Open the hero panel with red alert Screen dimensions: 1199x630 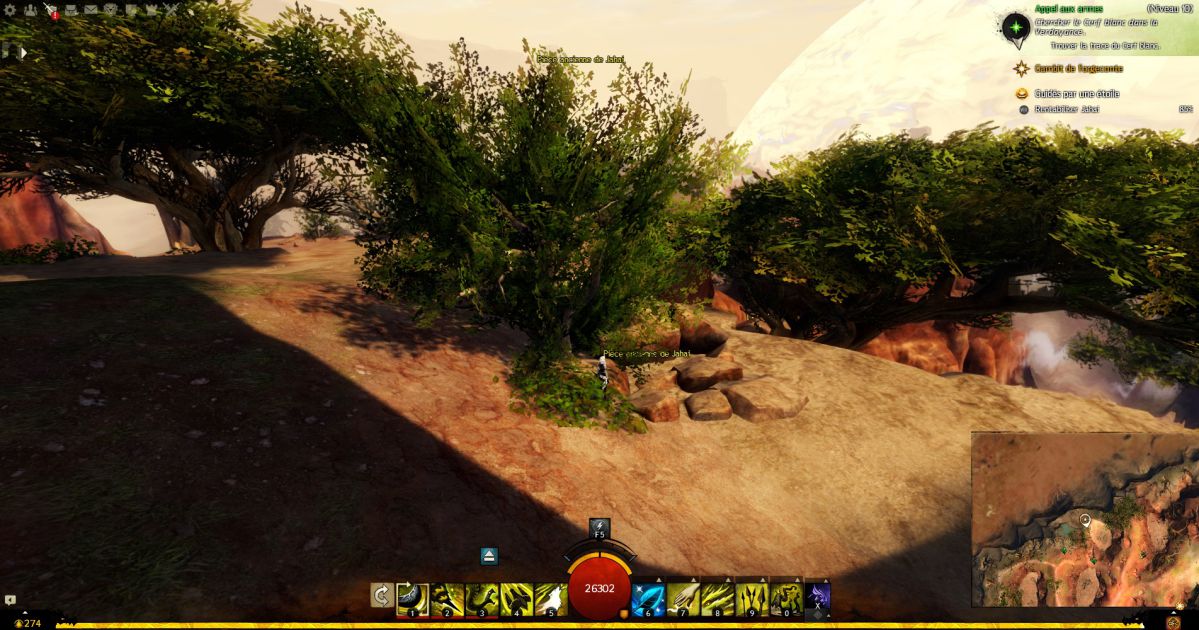coord(50,10)
